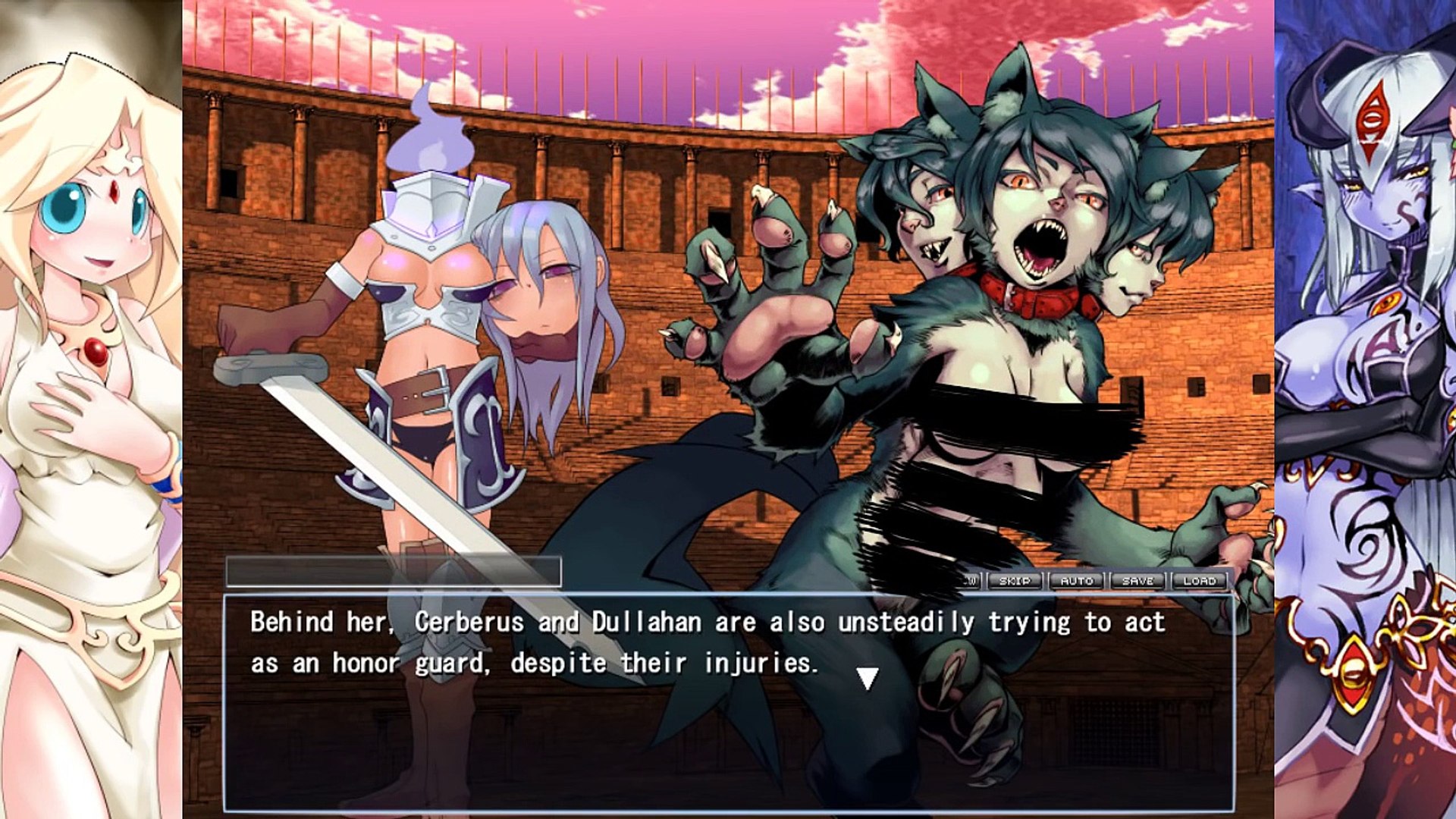
Task: Advance dialogue with the white arrow indicator
Action: point(867,678)
